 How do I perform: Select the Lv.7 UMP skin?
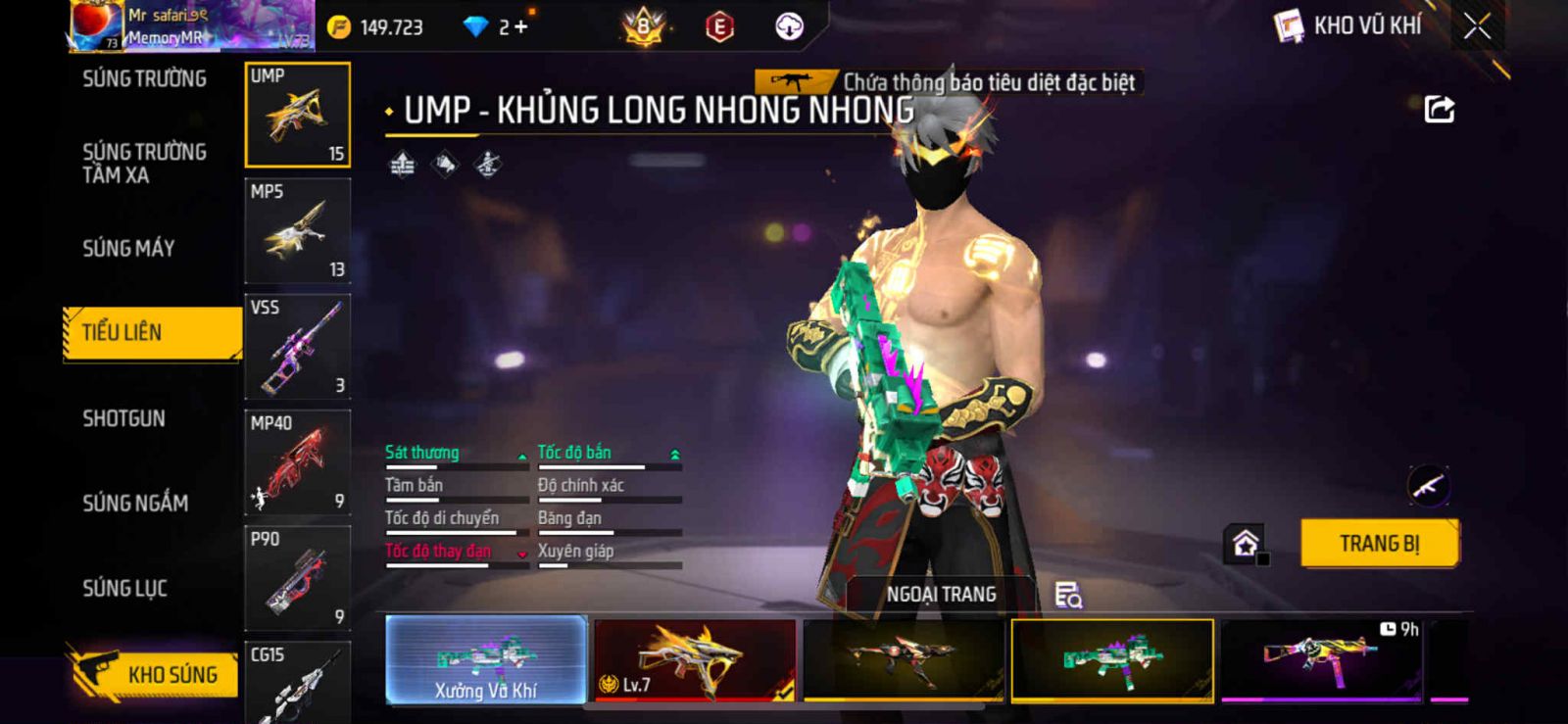[x=695, y=660]
